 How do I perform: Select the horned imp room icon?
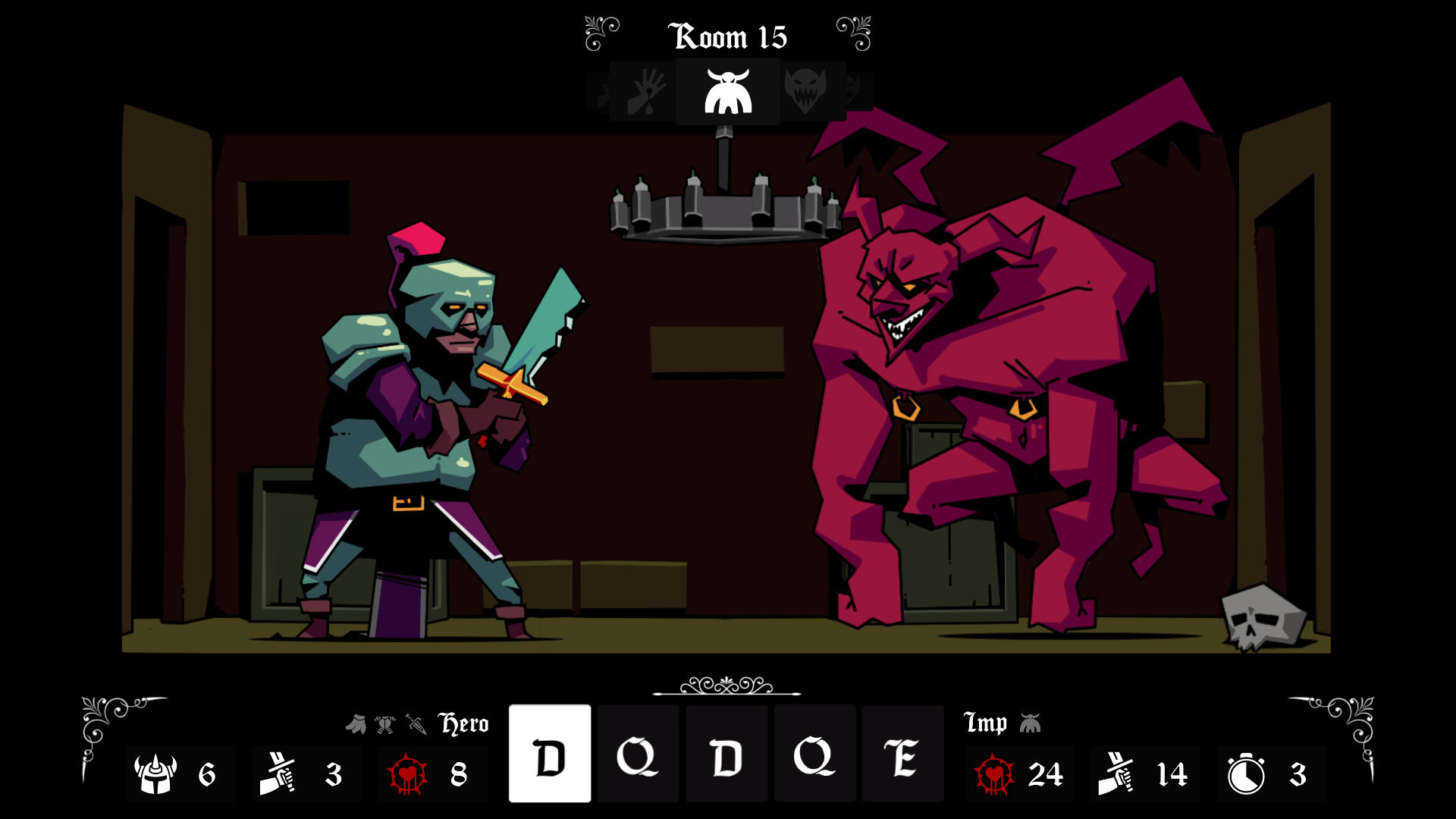(728, 92)
